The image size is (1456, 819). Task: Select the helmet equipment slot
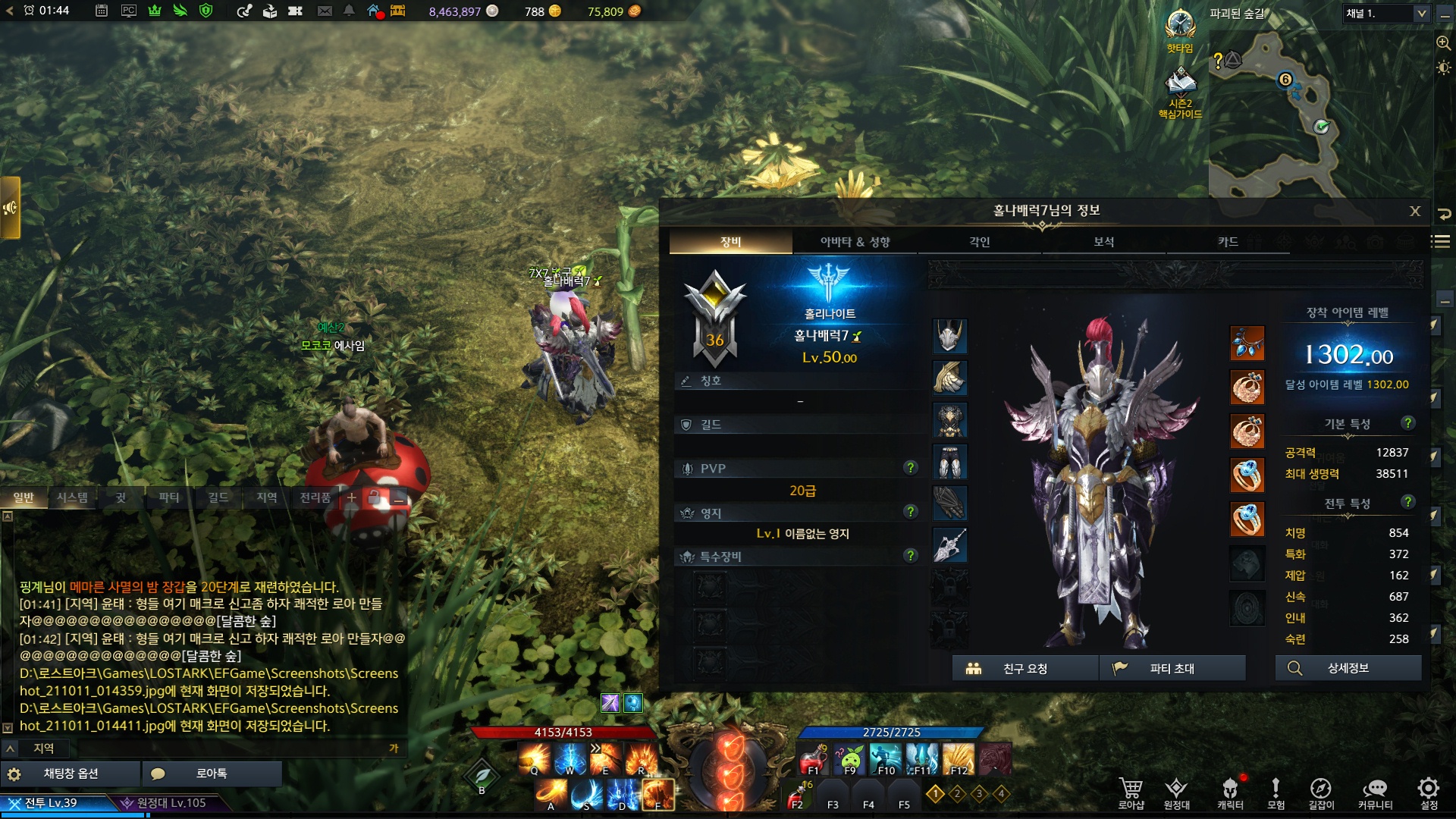click(x=949, y=336)
